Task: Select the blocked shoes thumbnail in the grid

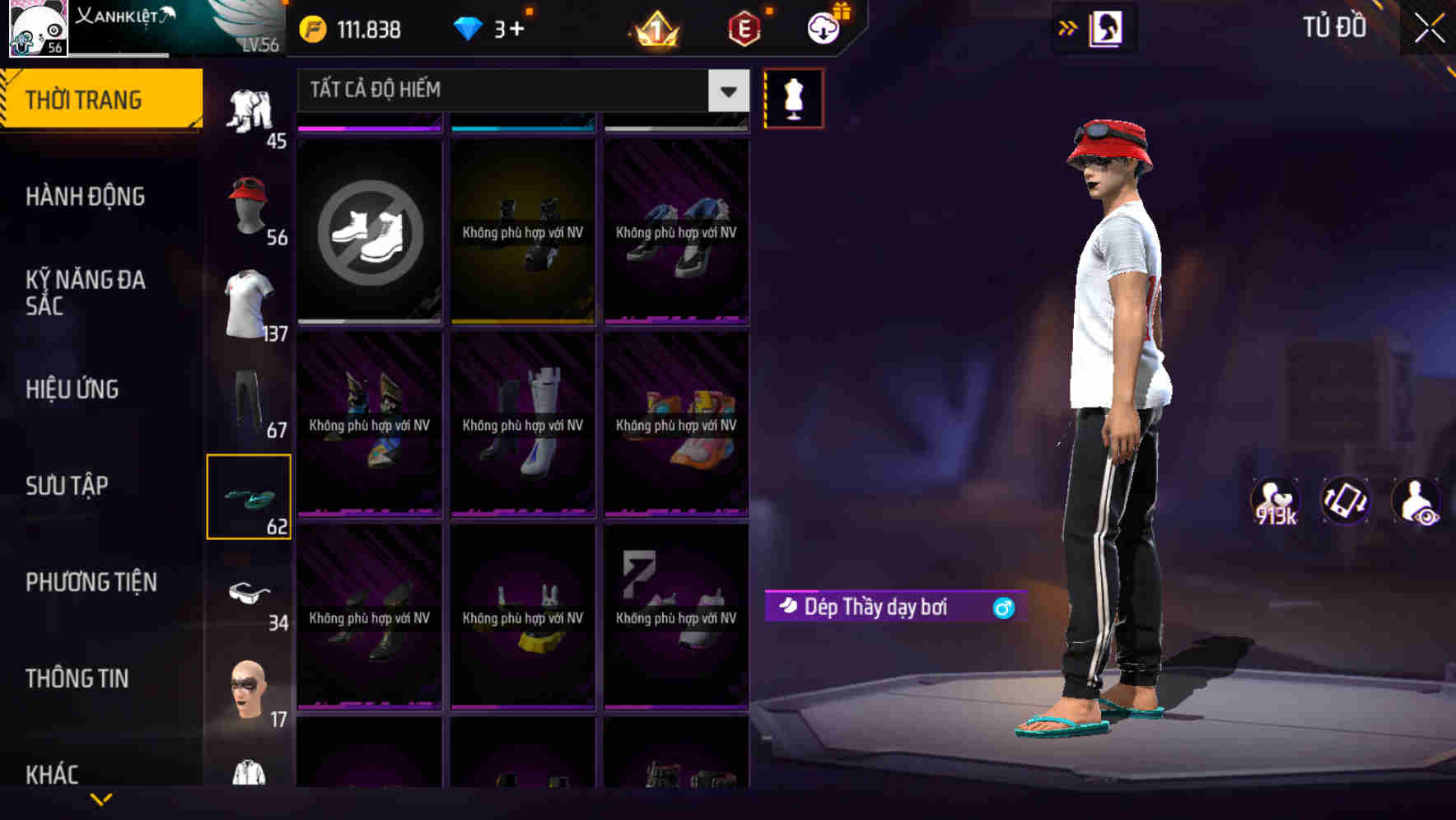Action: click(369, 232)
